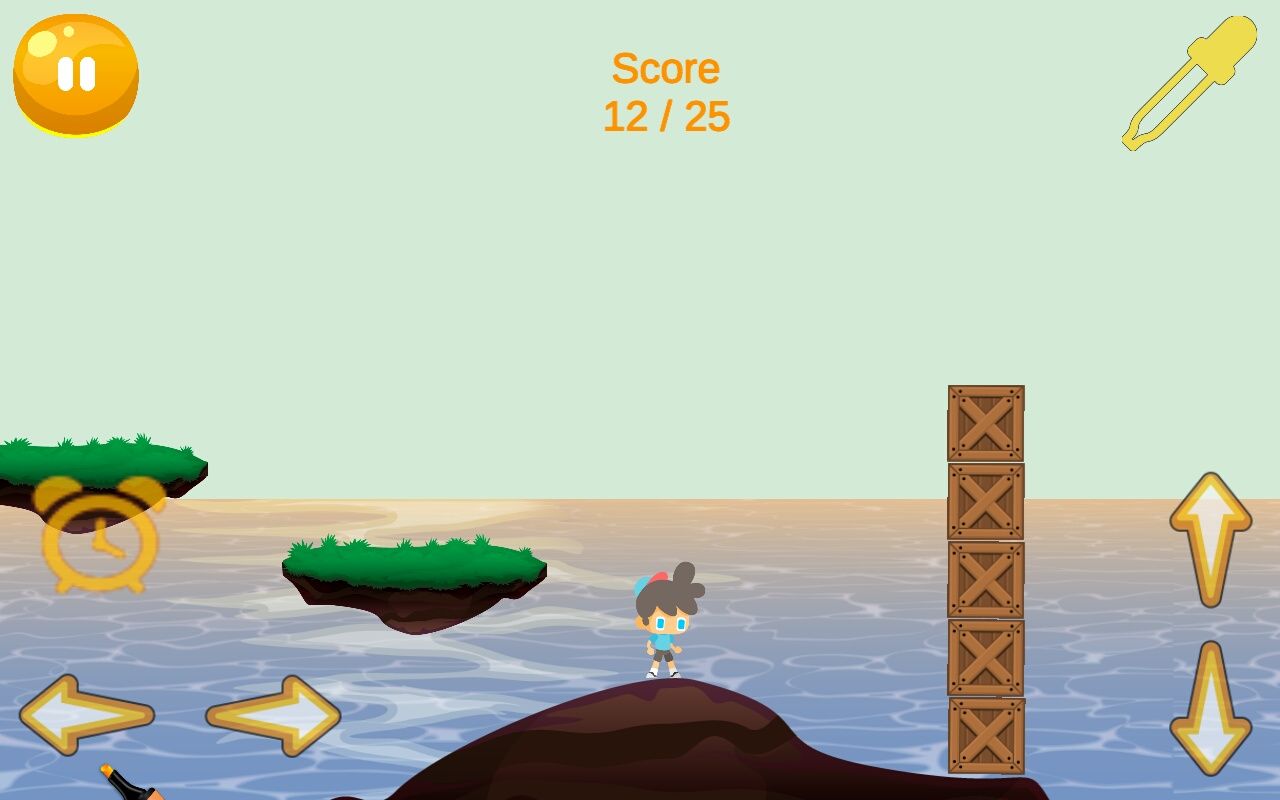This screenshot has height=800, width=1280.
Task: Move left with the left arrow
Action: 87,714
